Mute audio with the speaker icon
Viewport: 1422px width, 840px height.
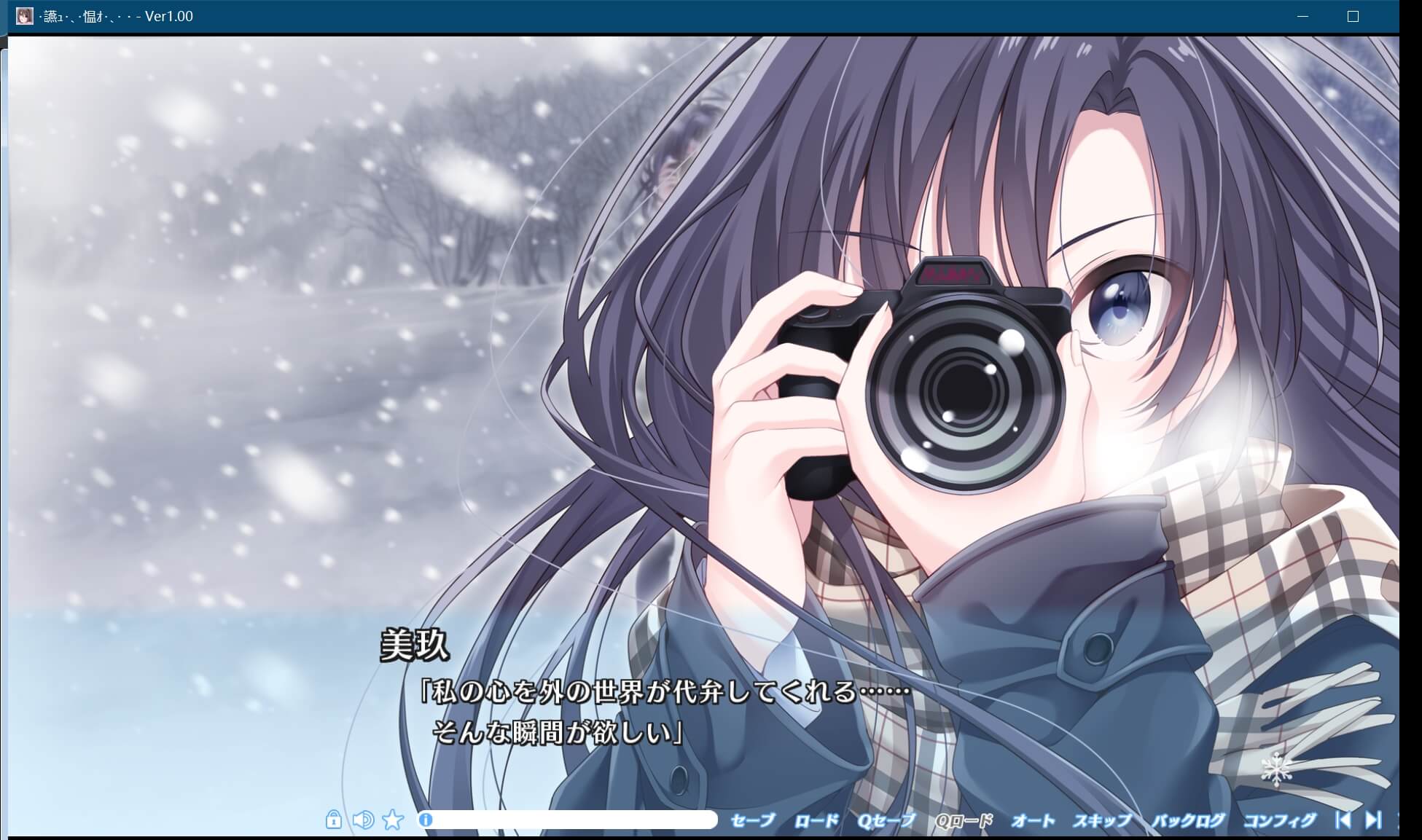(363, 820)
